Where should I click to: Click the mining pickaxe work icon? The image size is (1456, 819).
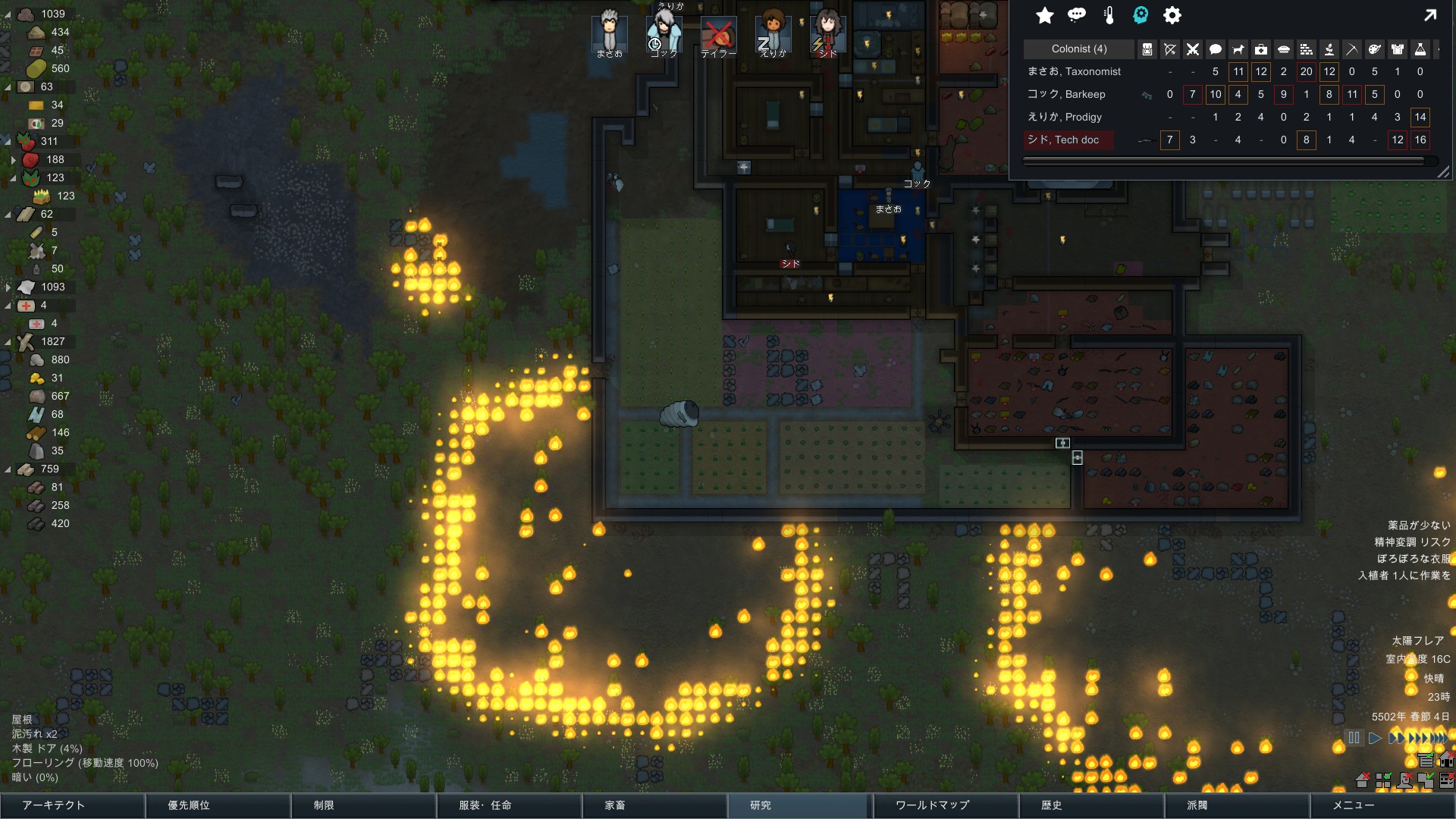pos(1353,49)
